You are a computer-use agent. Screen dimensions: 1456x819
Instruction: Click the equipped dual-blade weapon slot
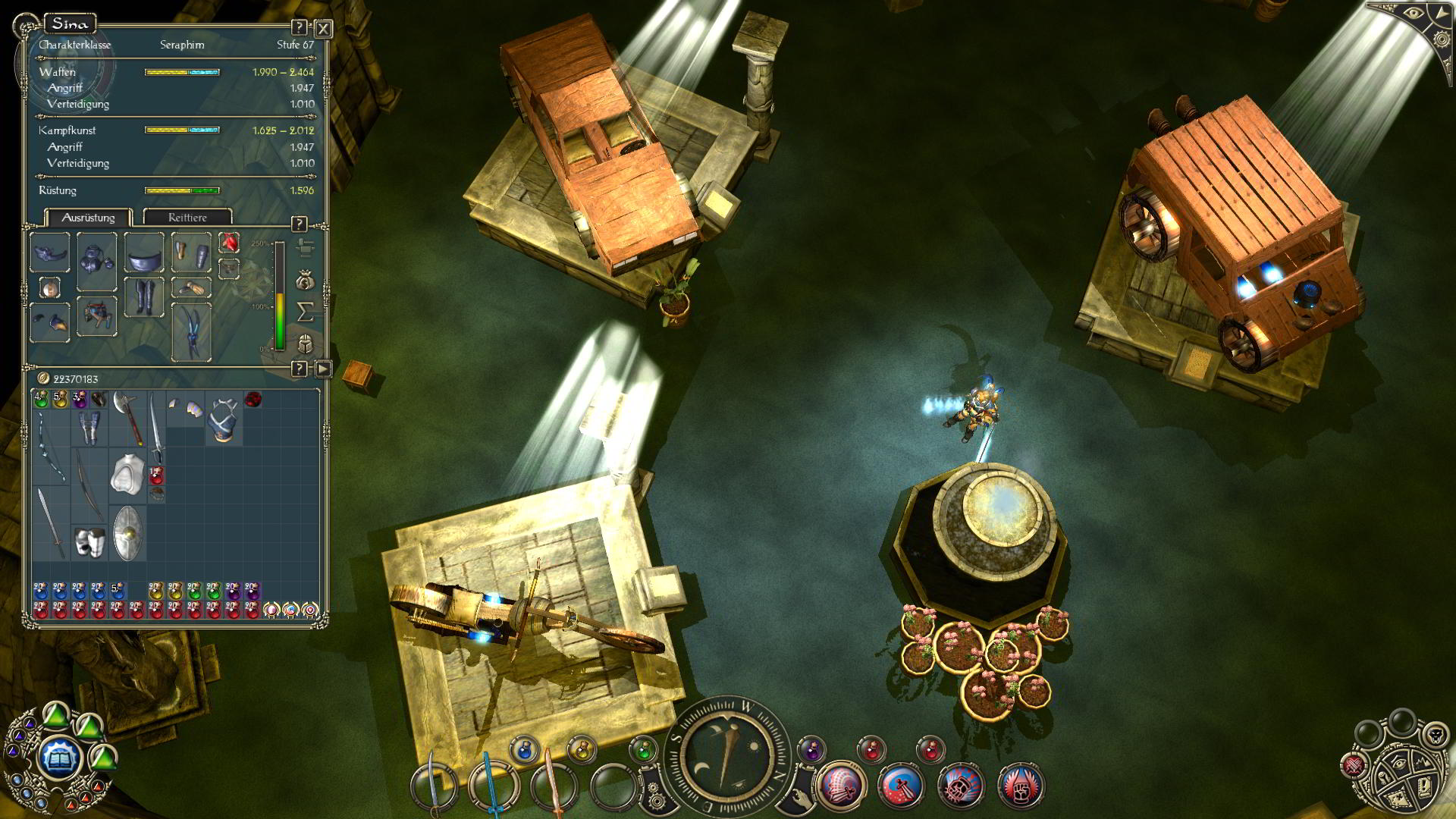tap(191, 332)
